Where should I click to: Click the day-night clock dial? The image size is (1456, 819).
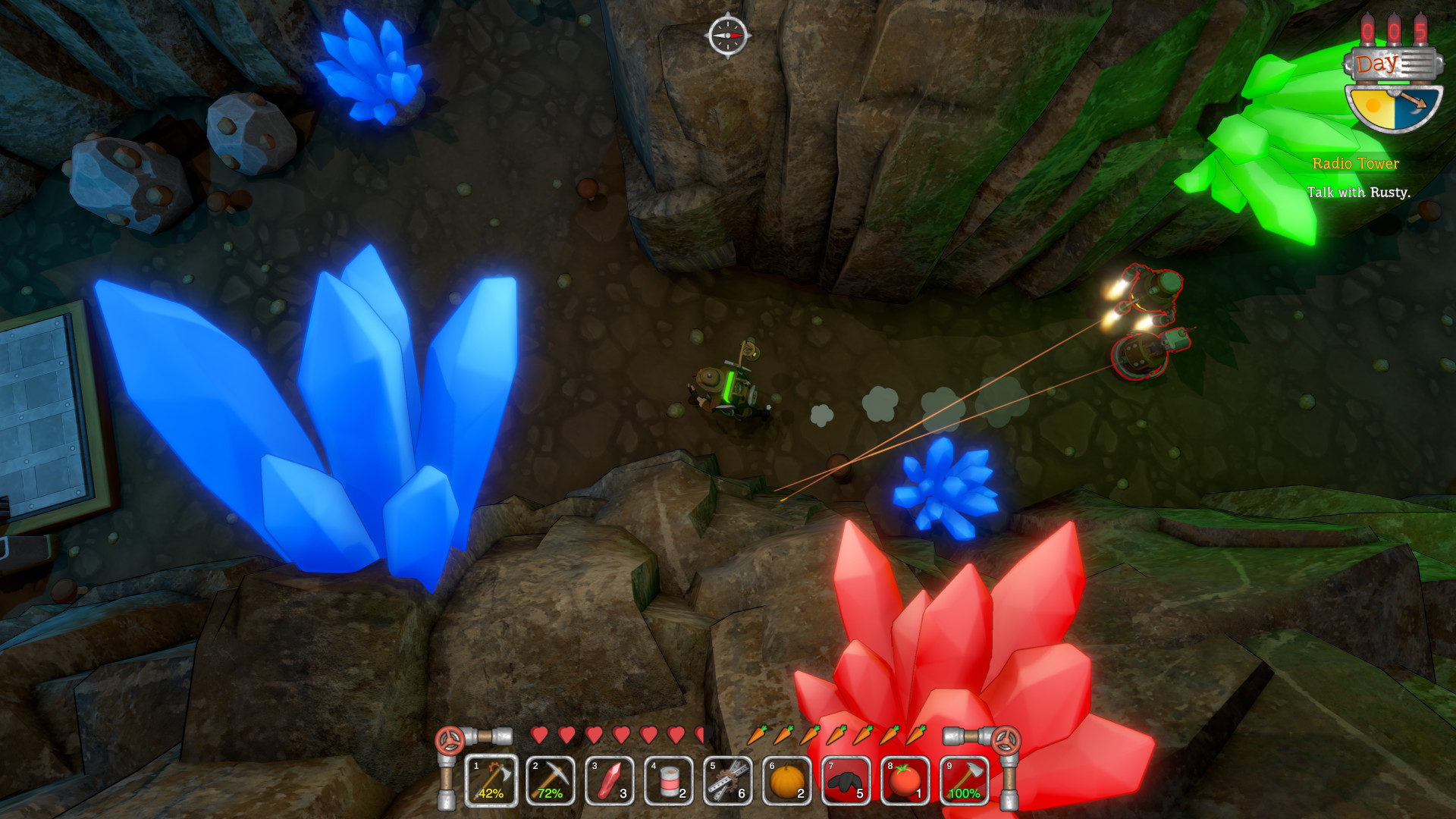coord(1394,106)
